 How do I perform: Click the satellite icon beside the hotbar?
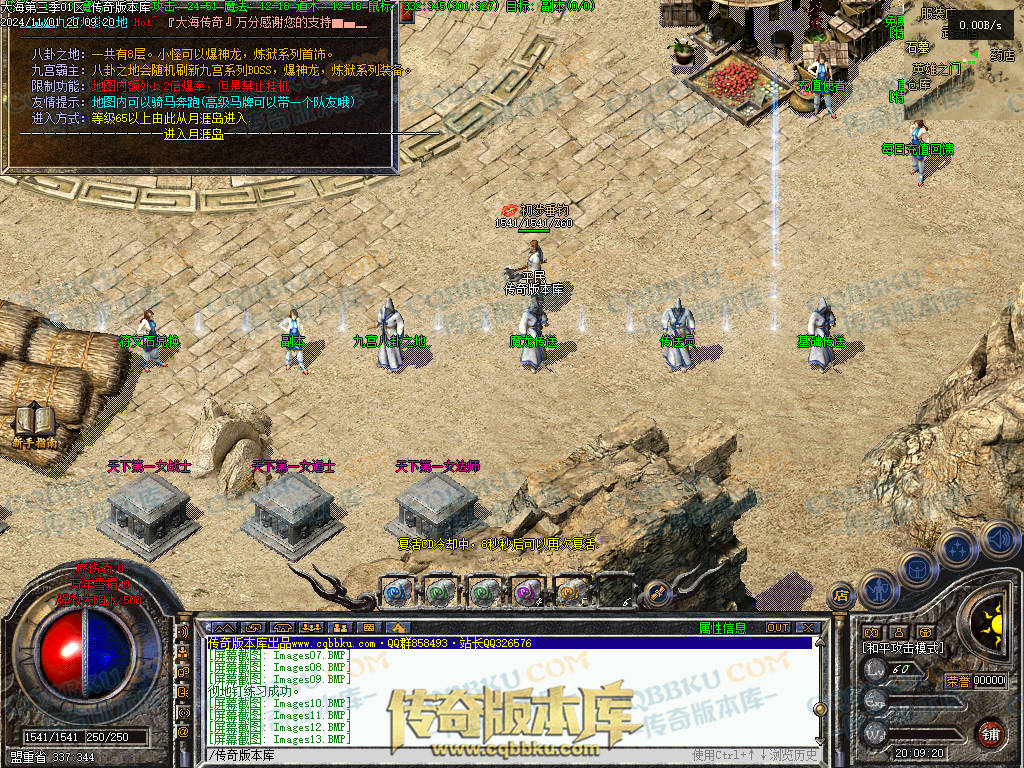point(657,591)
